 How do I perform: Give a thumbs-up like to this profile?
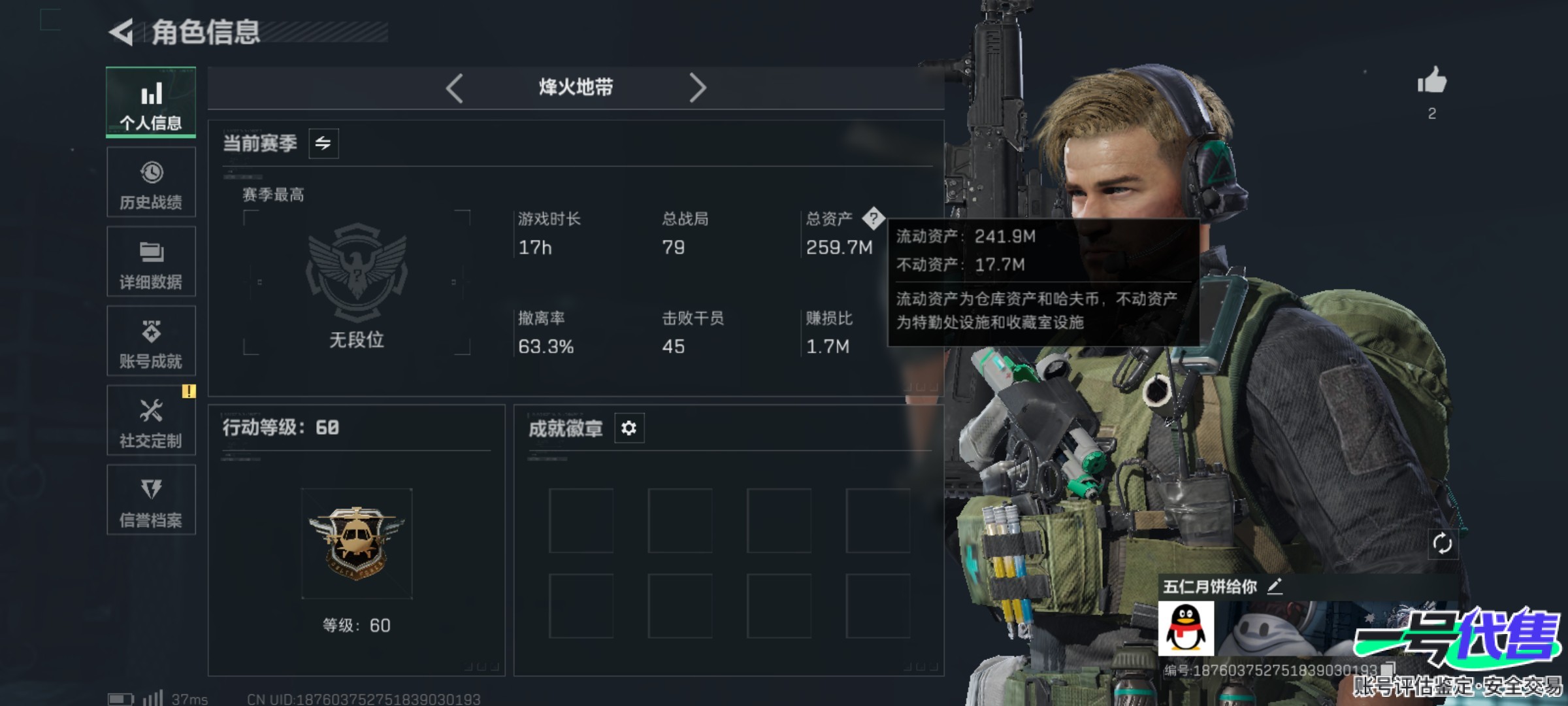point(1431,82)
